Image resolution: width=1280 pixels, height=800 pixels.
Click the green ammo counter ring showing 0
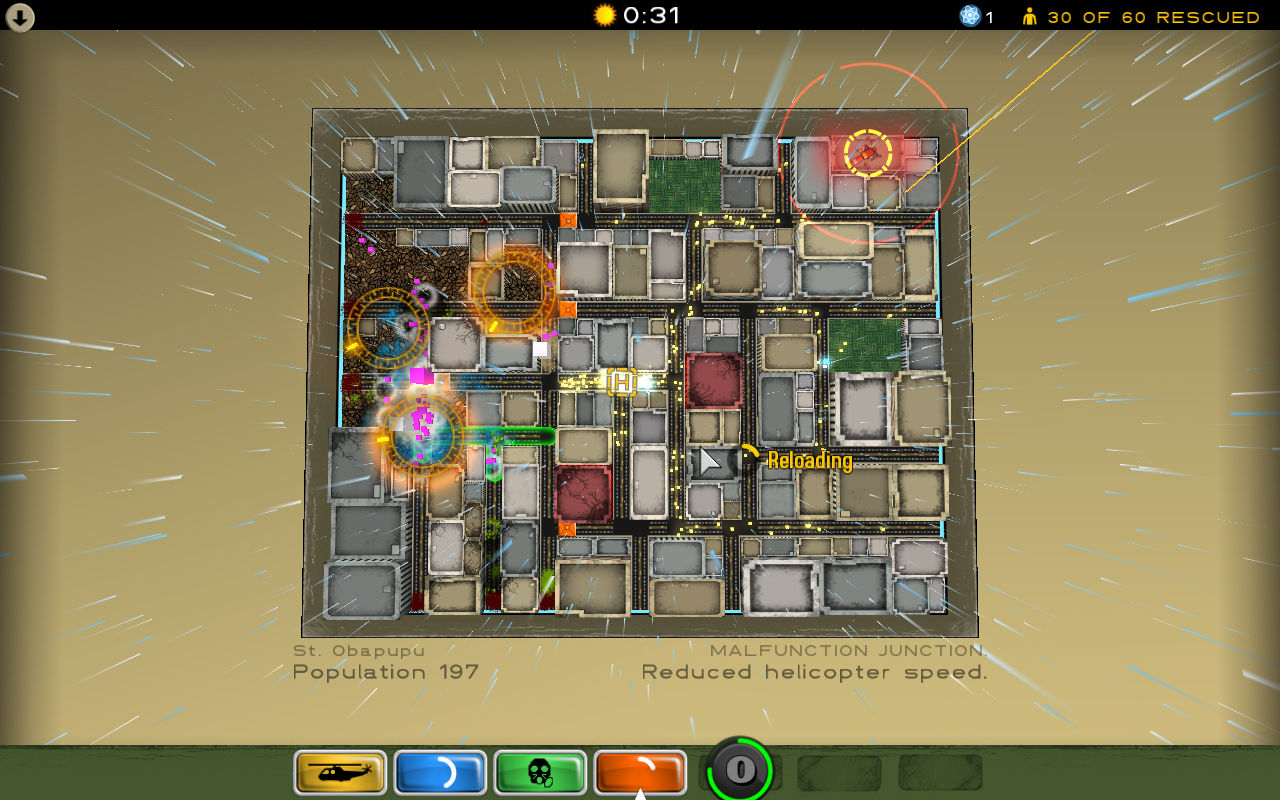coord(739,770)
